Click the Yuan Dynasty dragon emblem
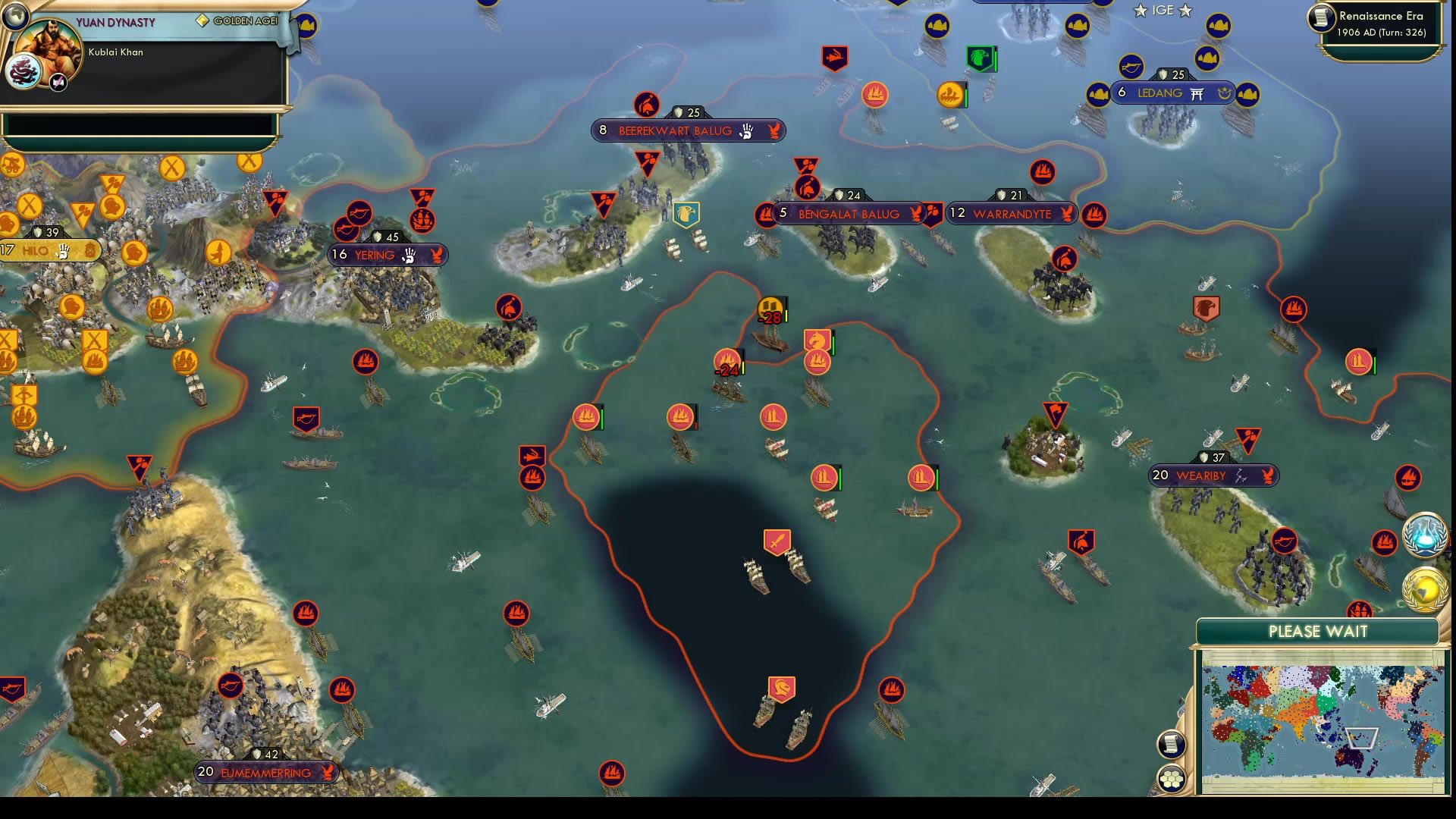 pyautogui.click(x=24, y=71)
